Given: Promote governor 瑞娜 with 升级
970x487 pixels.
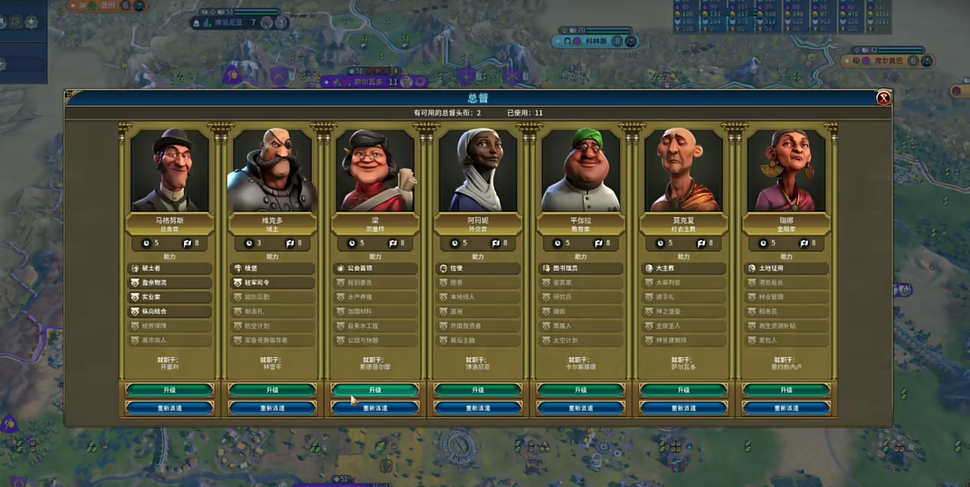Looking at the screenshot, I should (x=786, y=390).
